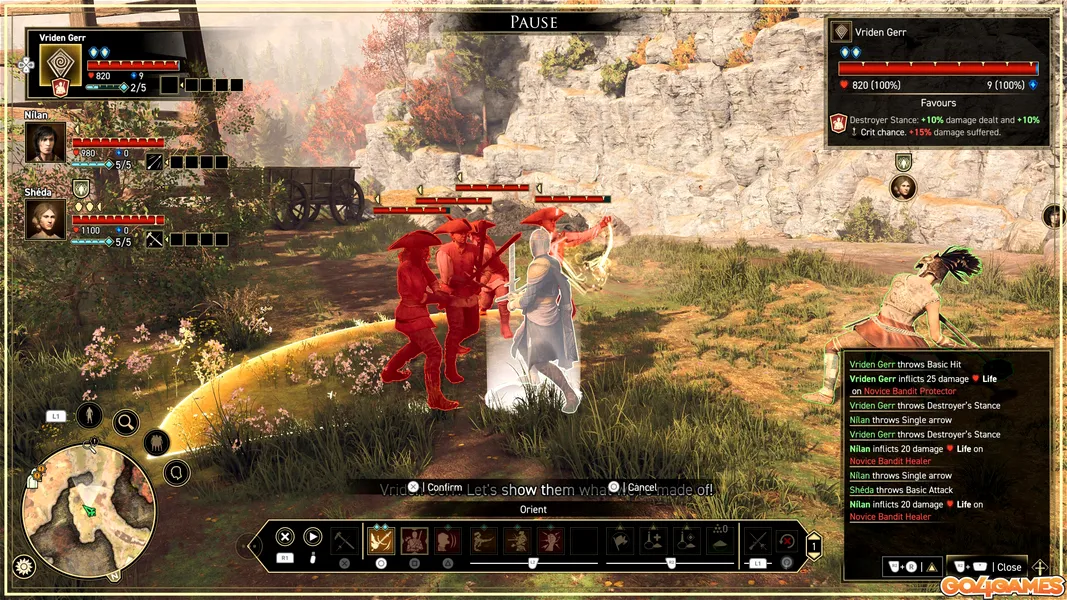Screen dimensions: 1067x600
Task: Open the head profile icon button
Action: pos(177,472)
